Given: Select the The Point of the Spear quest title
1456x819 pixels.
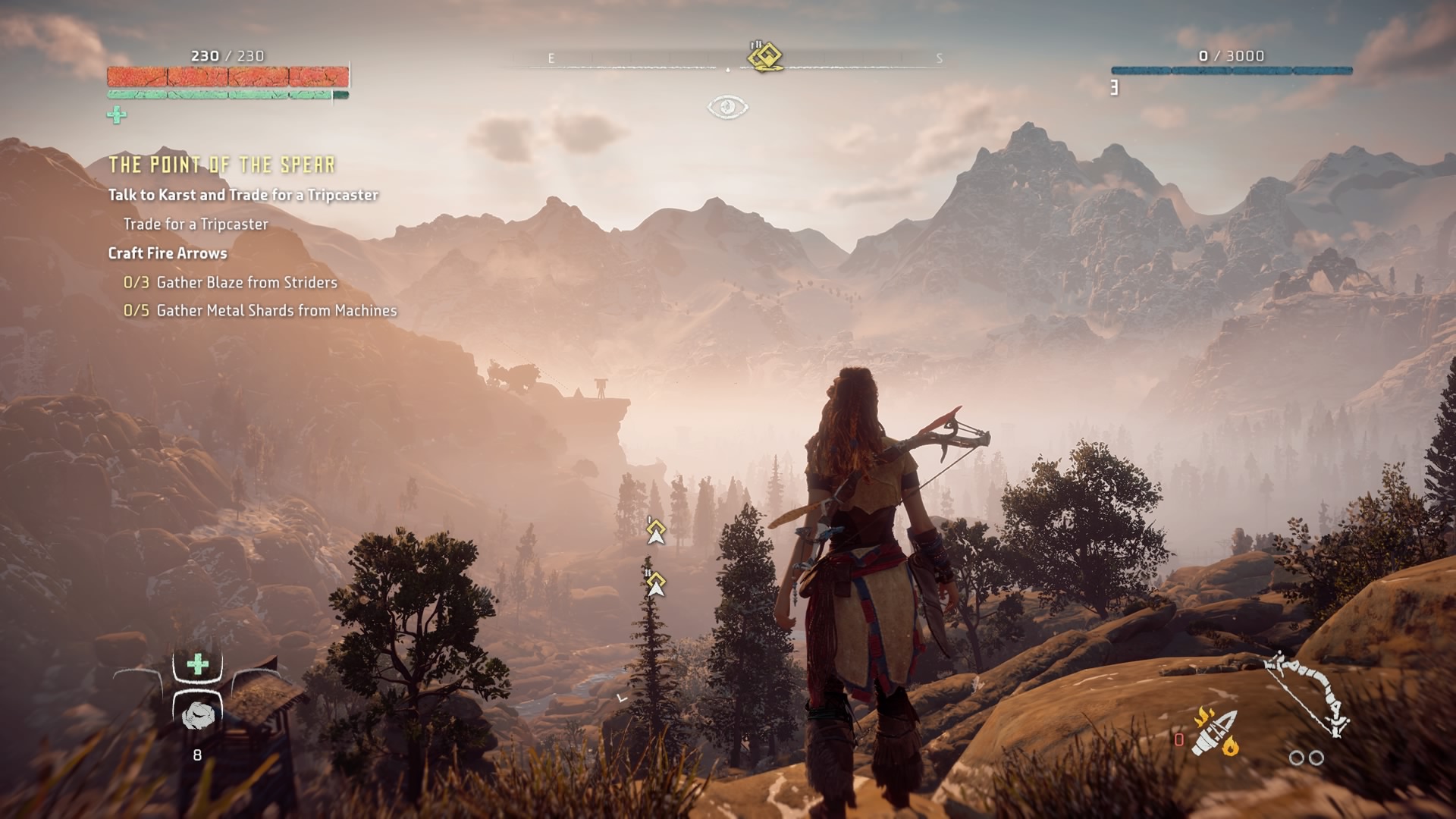Looking at the screenshot, I should tap(221, 165).
